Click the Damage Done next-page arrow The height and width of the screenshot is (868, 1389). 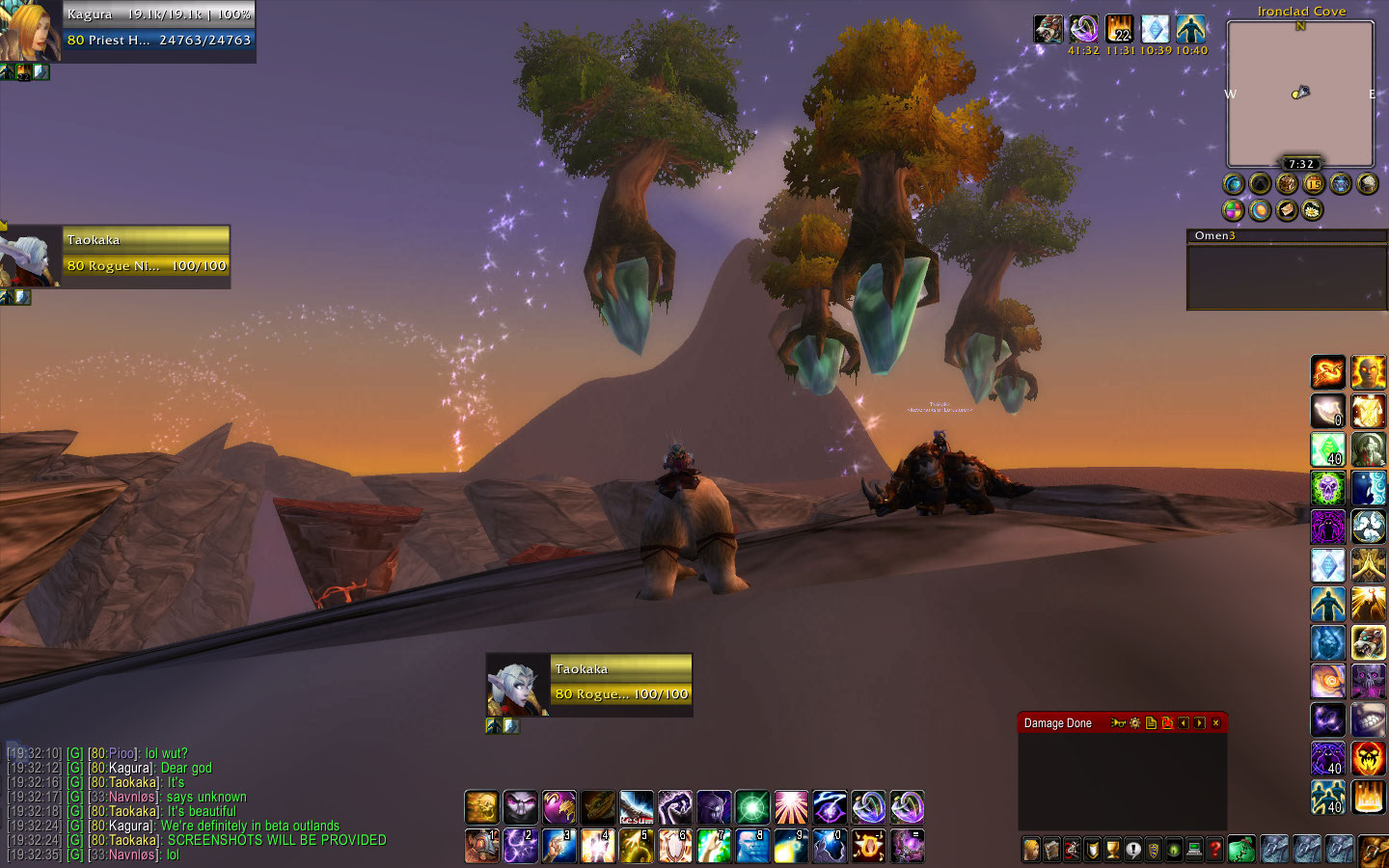(x=1199, y=723)
